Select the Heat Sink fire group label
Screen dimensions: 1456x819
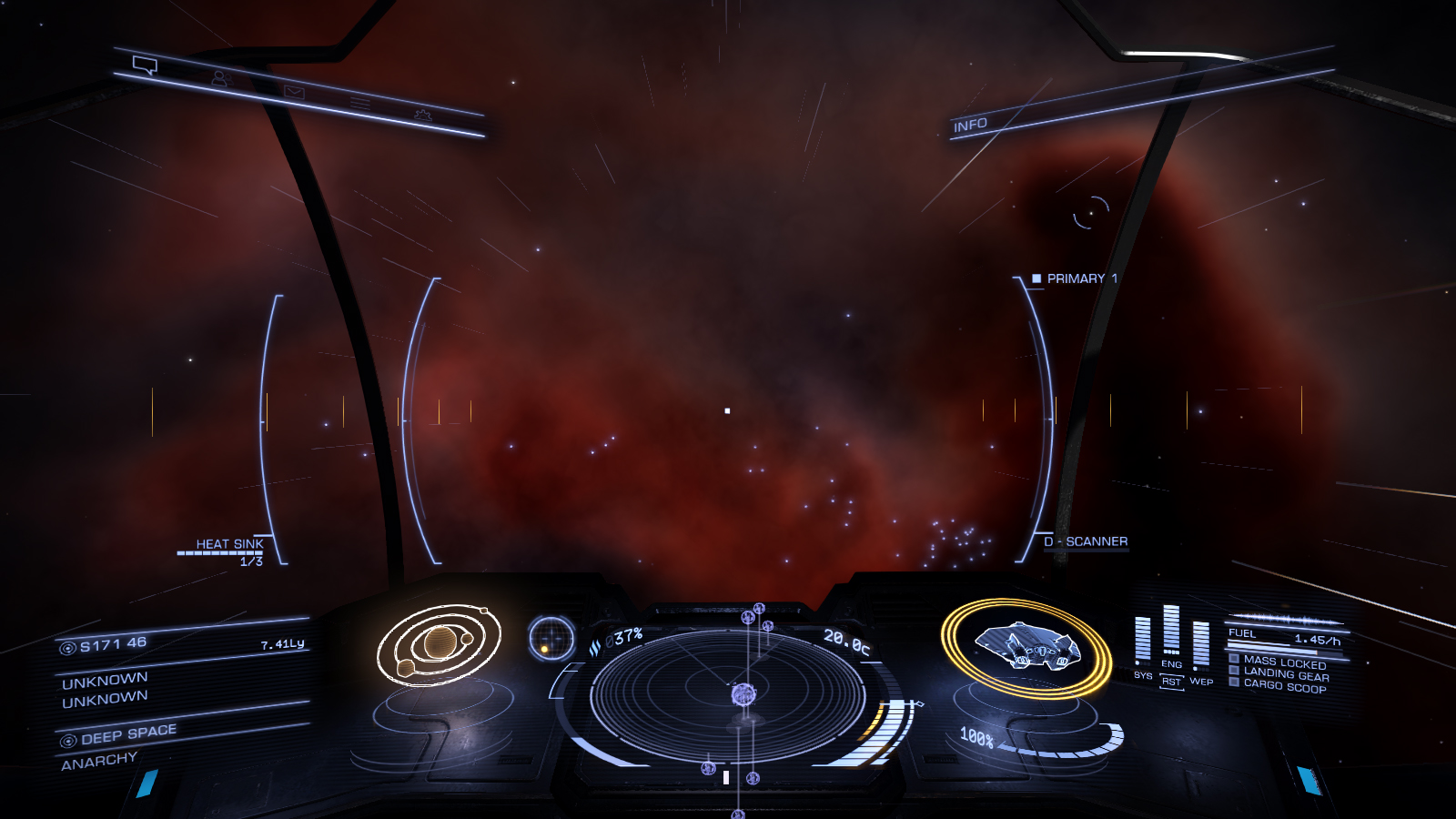(229, 544)
